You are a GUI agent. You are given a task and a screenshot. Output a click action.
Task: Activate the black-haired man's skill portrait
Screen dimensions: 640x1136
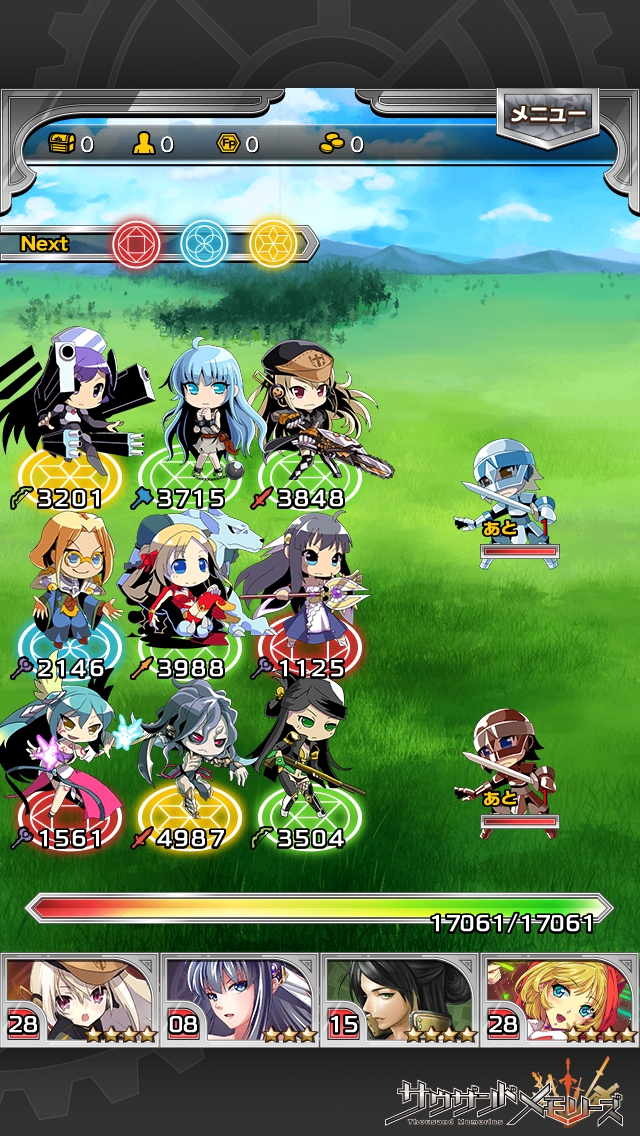coord(400,999)
